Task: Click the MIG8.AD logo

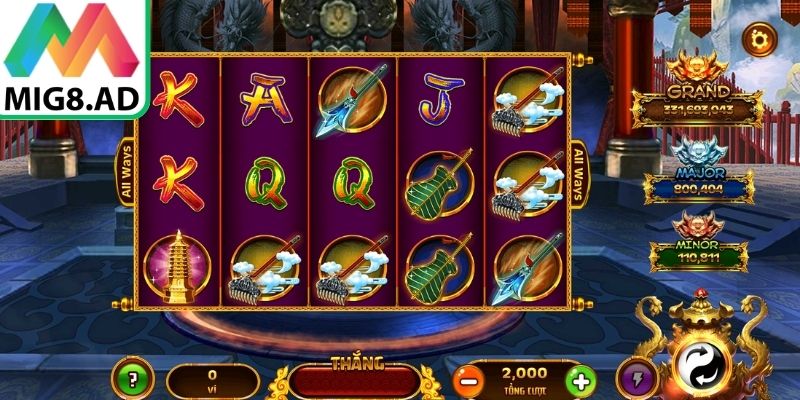Action: [x=75, y=57]
